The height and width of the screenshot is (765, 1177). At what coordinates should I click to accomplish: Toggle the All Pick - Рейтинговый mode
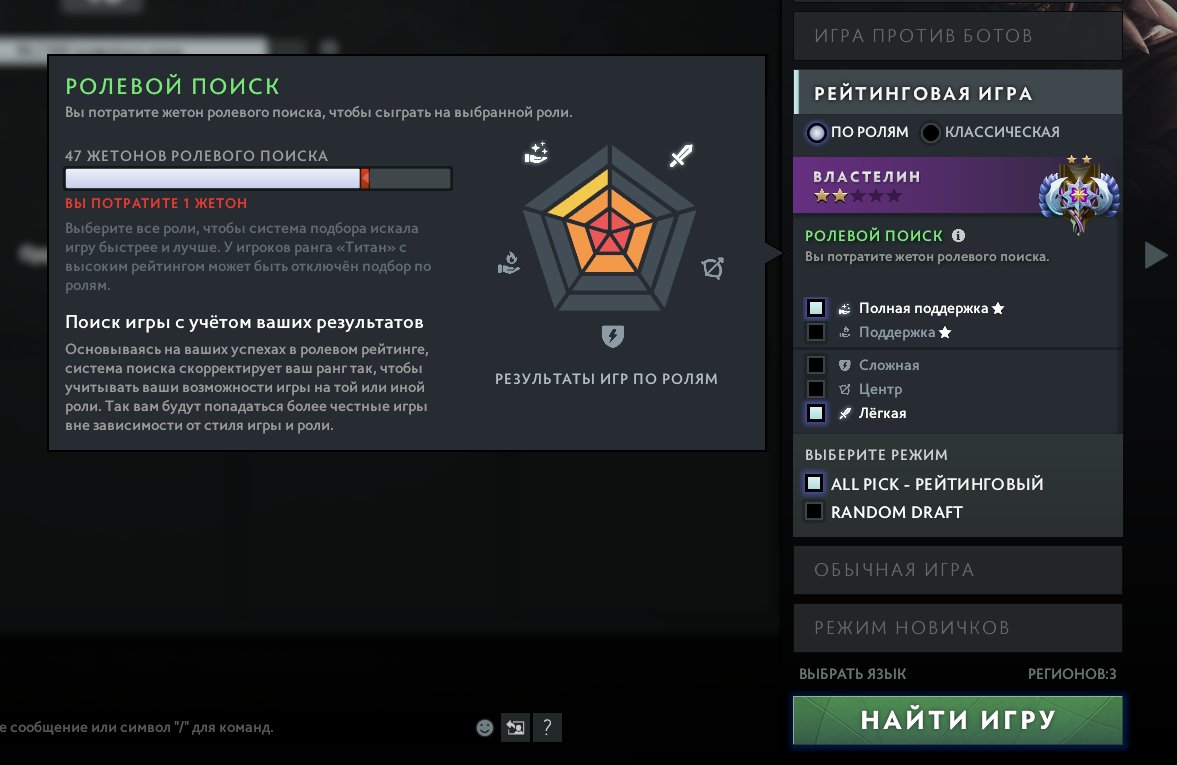(814, 484)
